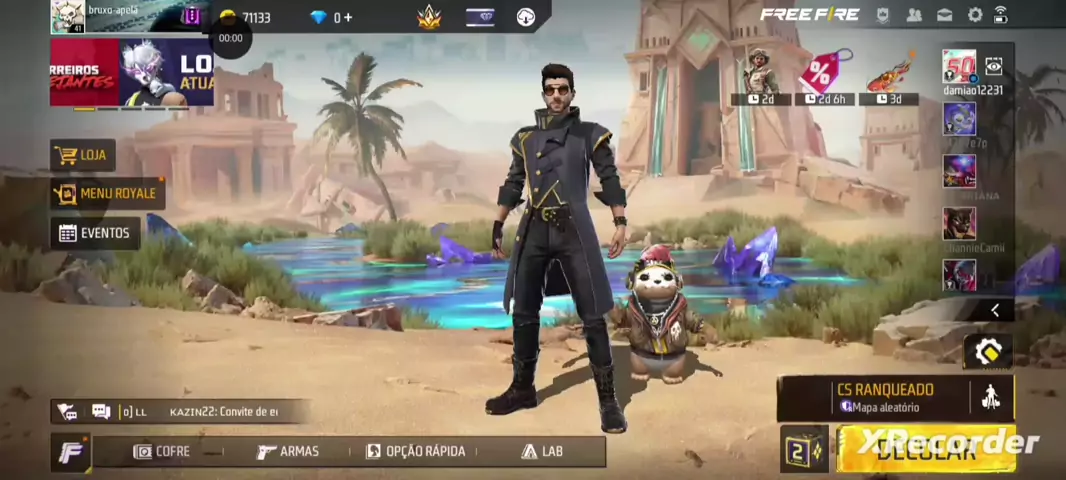This screenshot has height=480, width=1066.
Task: Go to the ARMAS weapons section
Action: 288,451
